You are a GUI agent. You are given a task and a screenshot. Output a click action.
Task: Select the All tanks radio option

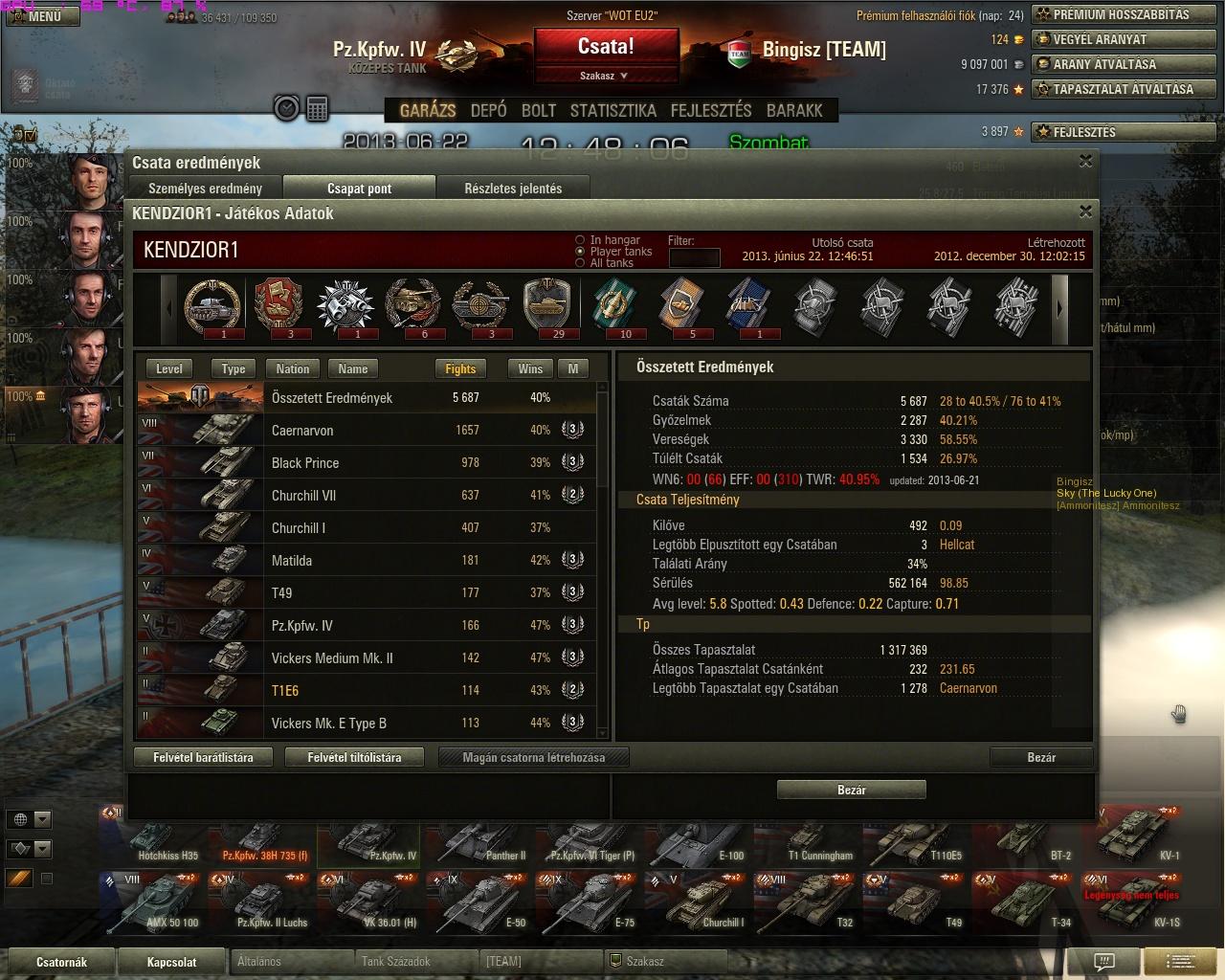[x=580, y=263]
